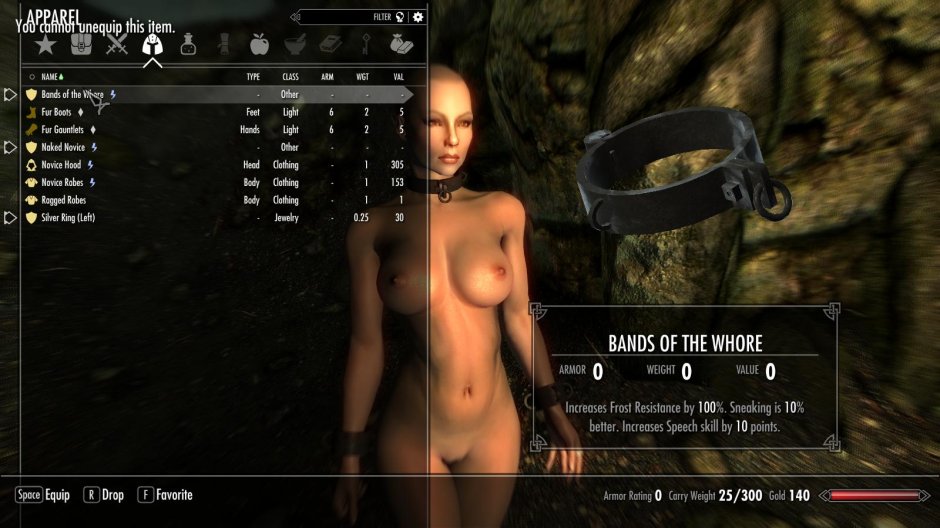Show all items with the backpack icon
940x528 pixels.
coord(81,45)
